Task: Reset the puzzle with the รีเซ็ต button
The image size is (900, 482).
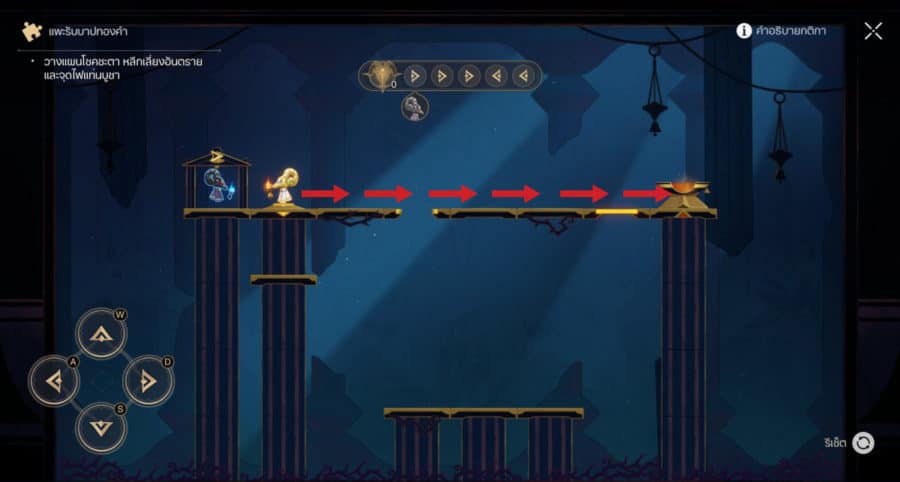Action: pos(863,442)
